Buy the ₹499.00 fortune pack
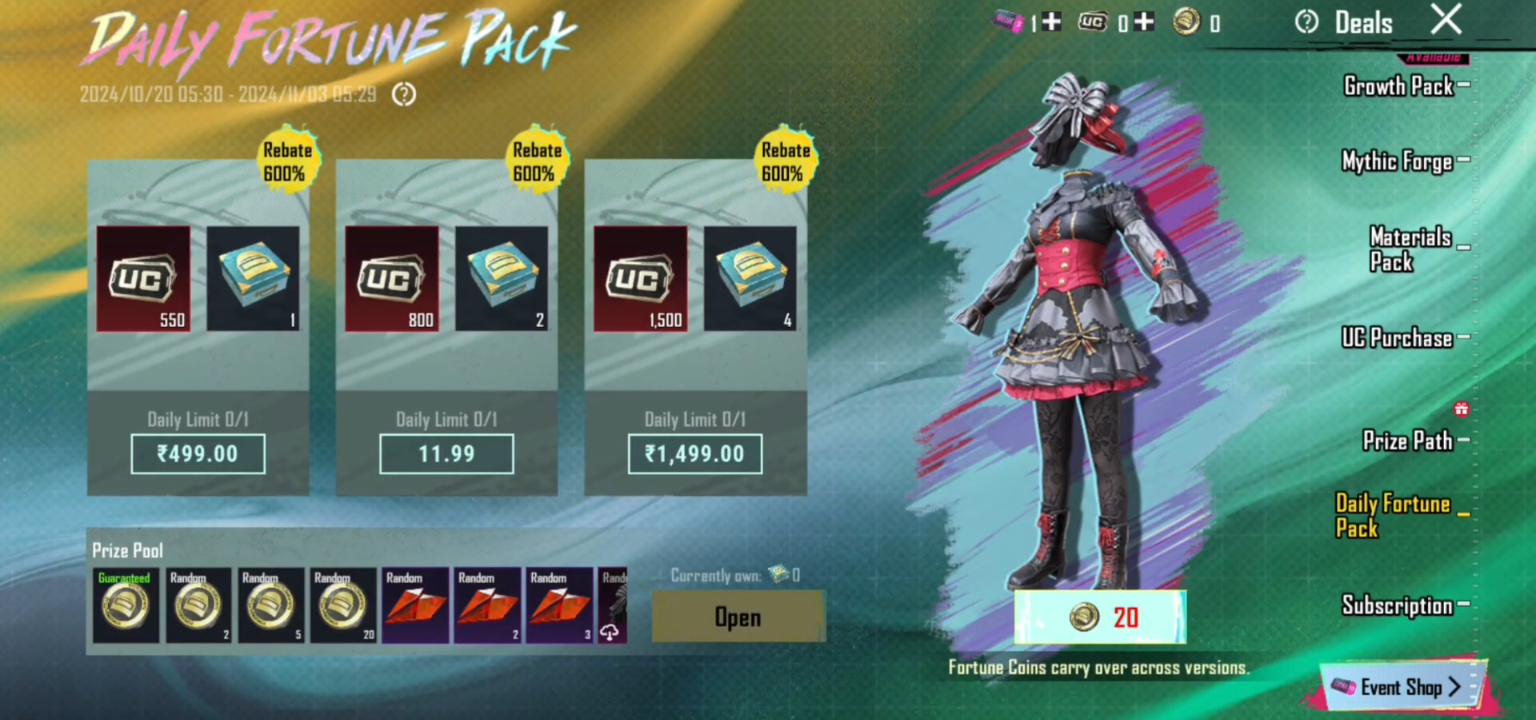Screen dimensions: 1536x720 (198, 454)
